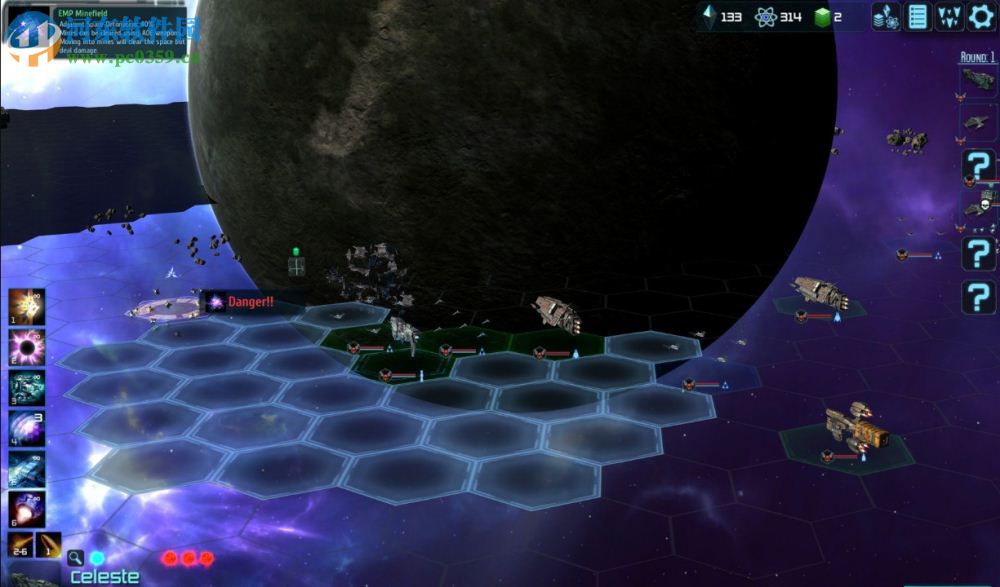Select the skull-marked ship in turn order
1000x587 pixels.
pos(978,205)
